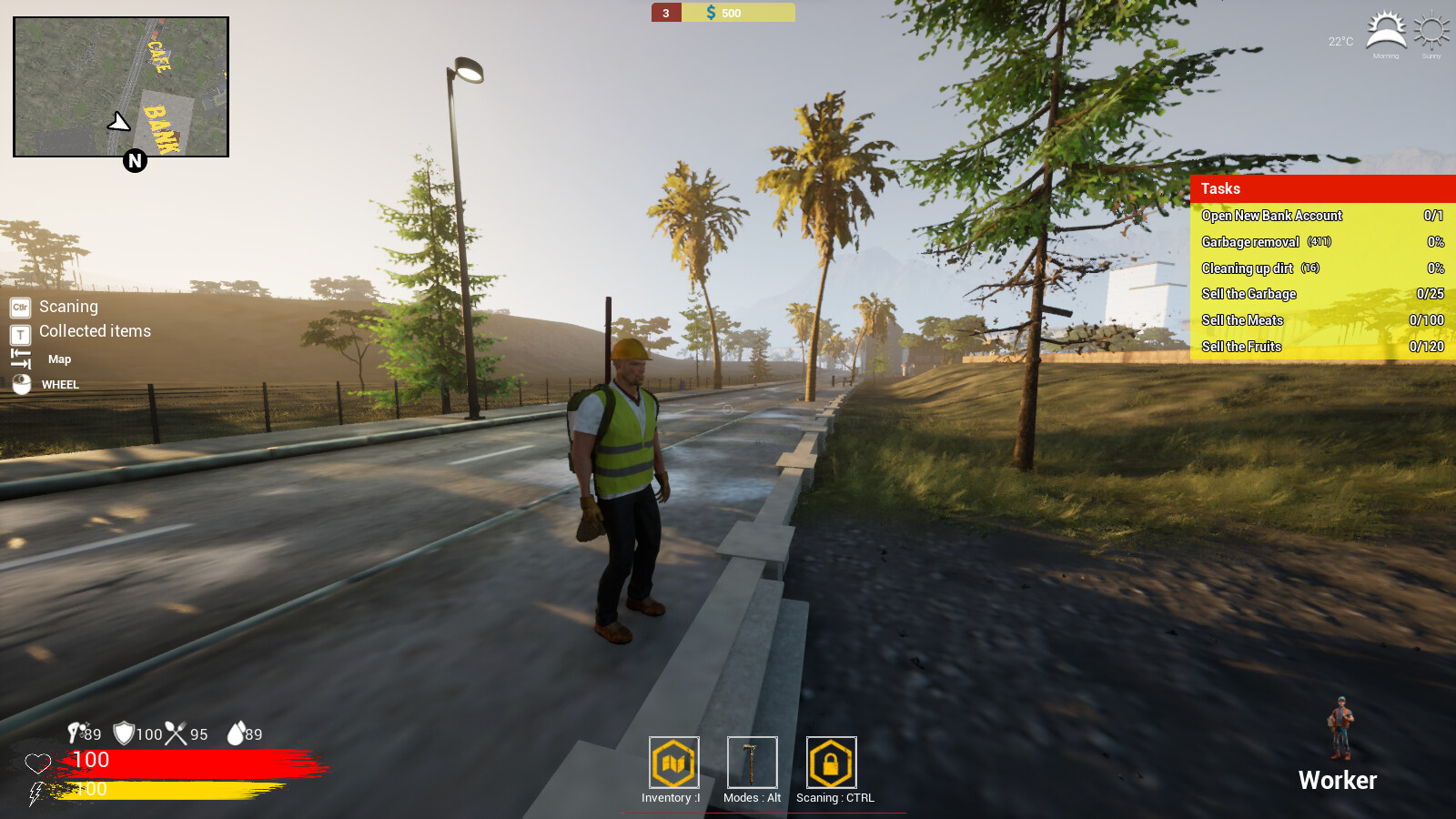The height and width of the screenshot is (819, 1456).
Task: Collapse the Garbage removal task entry
Action: (x=1251, y=242)
